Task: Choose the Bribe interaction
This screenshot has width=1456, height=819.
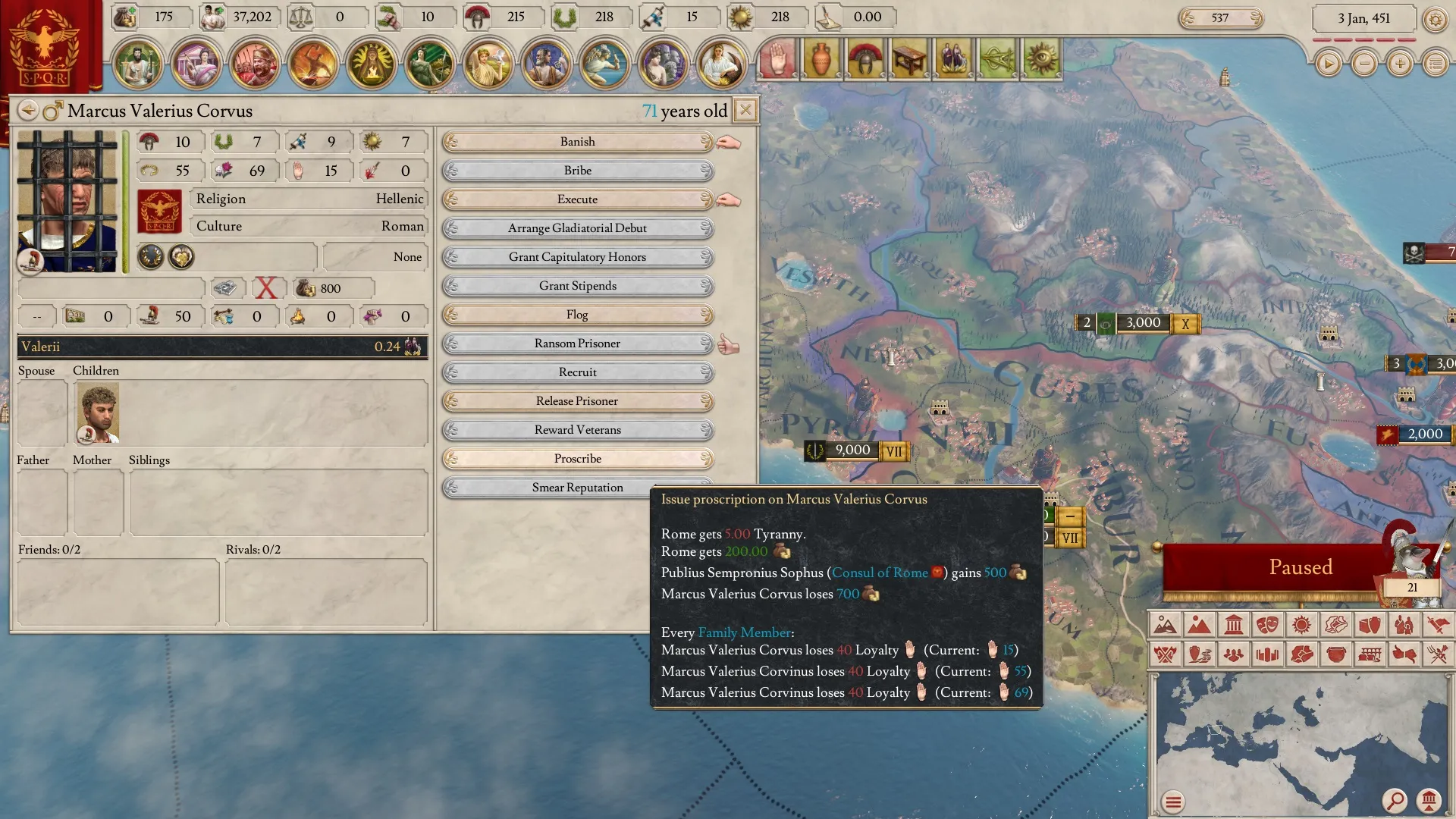Action: point(577,171)
